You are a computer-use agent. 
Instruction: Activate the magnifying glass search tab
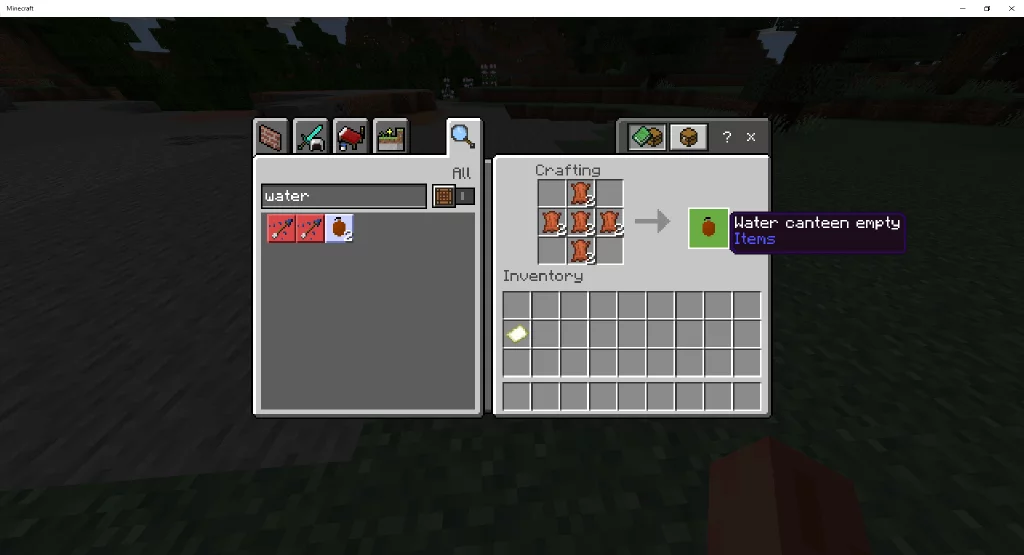pos(462,136)
